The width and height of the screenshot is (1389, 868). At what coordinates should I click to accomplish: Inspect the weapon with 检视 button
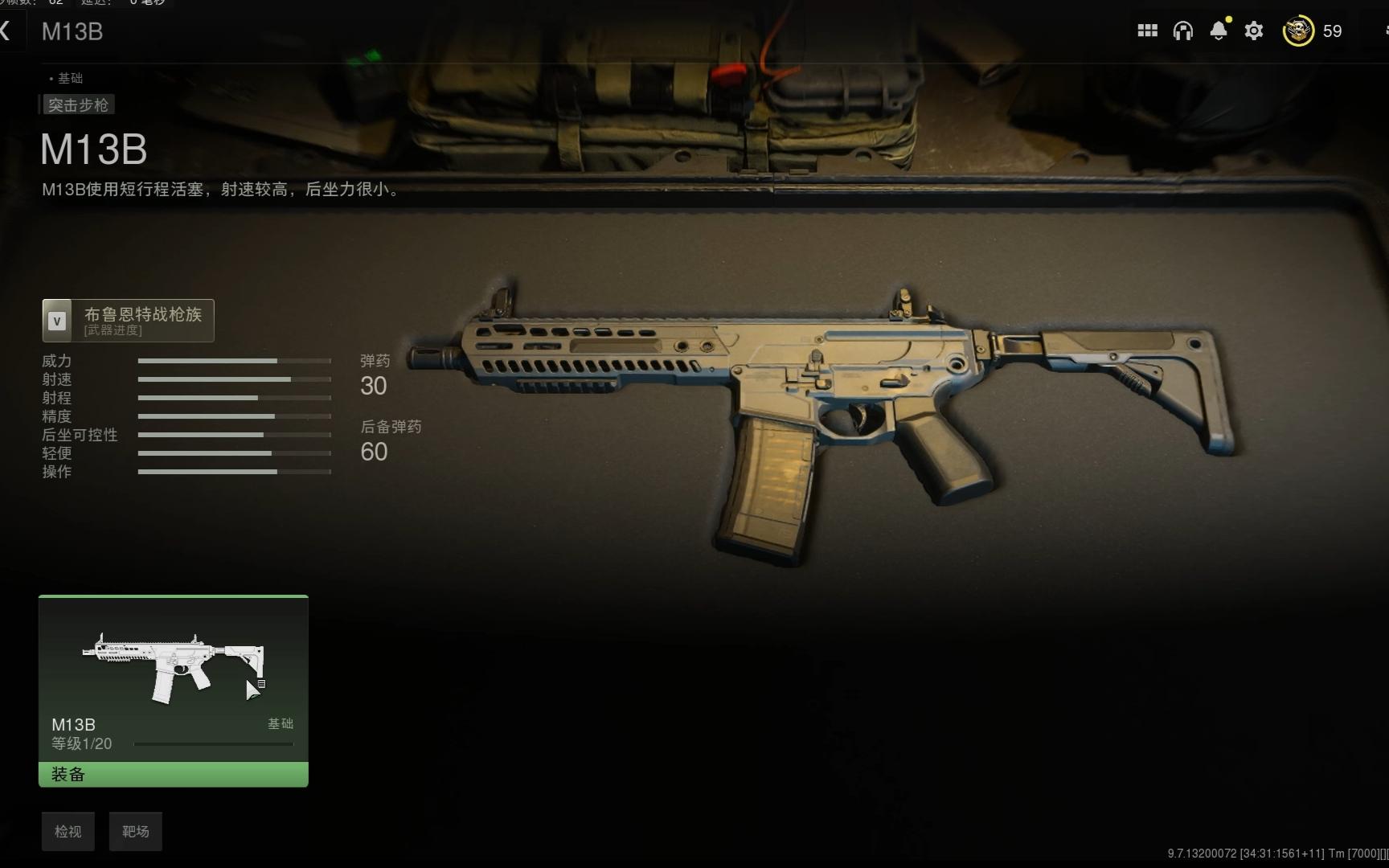click(68, 832)
